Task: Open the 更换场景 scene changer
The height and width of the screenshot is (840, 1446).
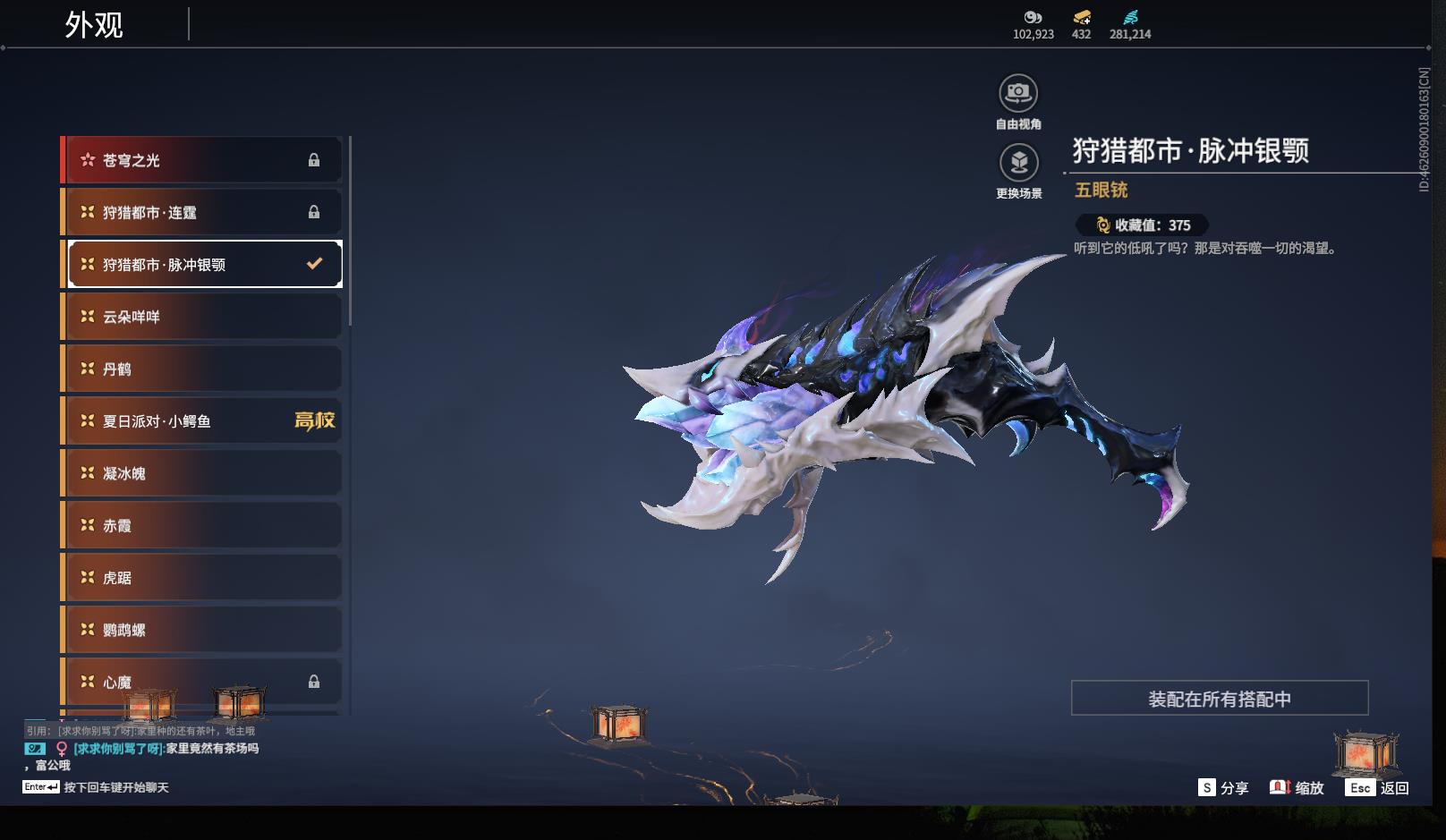Action: click(1018, 163)
